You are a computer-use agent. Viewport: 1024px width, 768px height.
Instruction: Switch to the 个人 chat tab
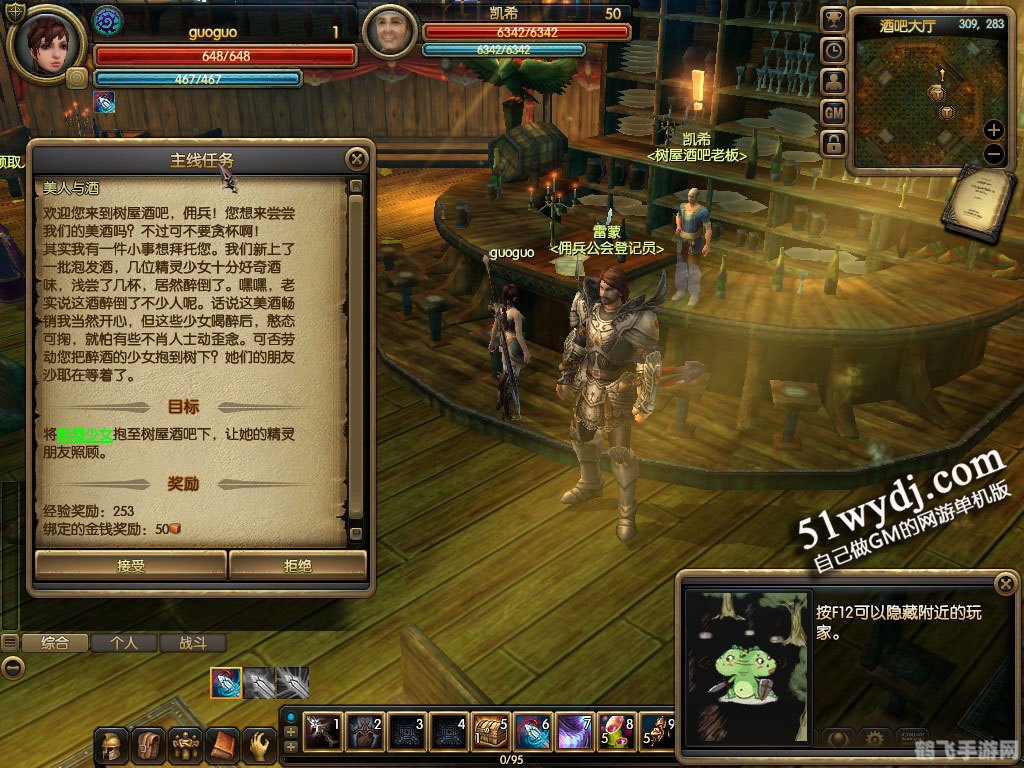124,643
